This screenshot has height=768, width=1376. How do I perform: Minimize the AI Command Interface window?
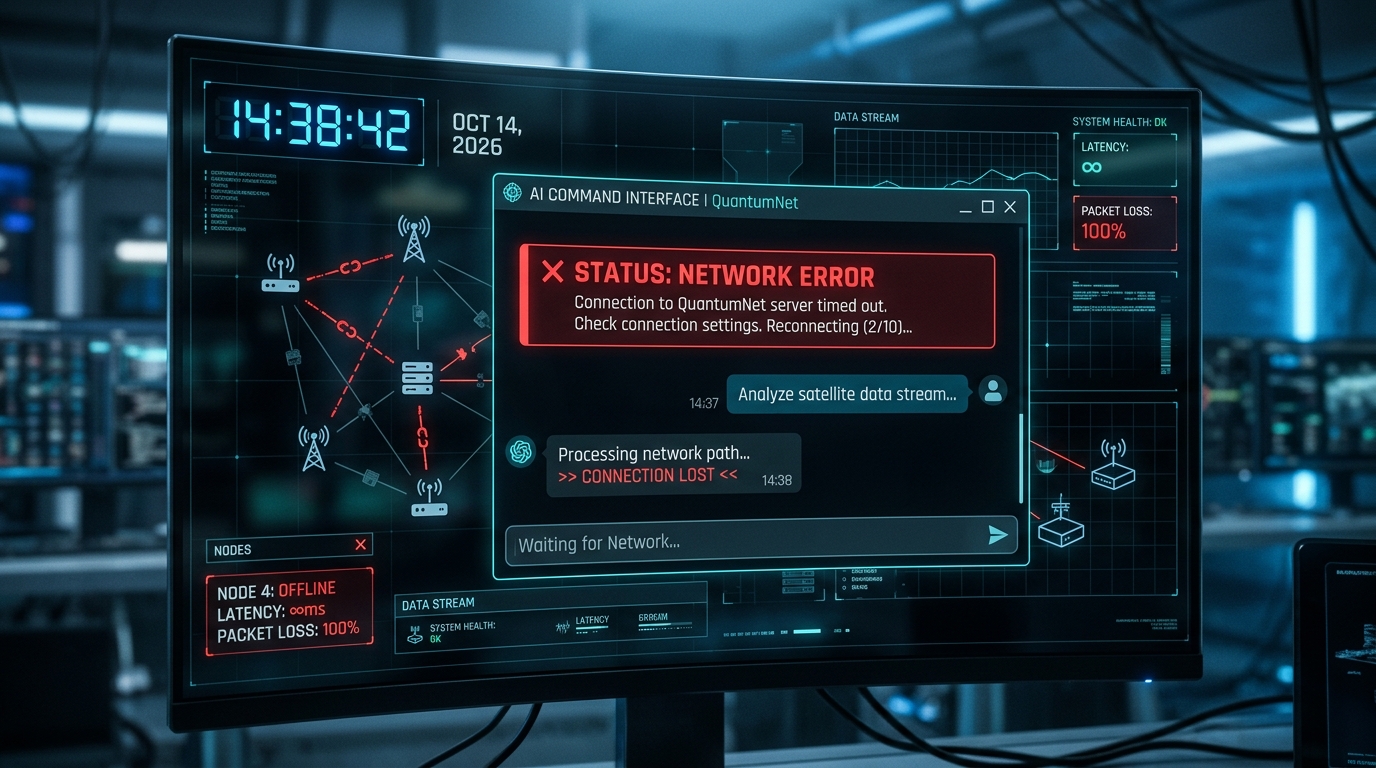965,208
